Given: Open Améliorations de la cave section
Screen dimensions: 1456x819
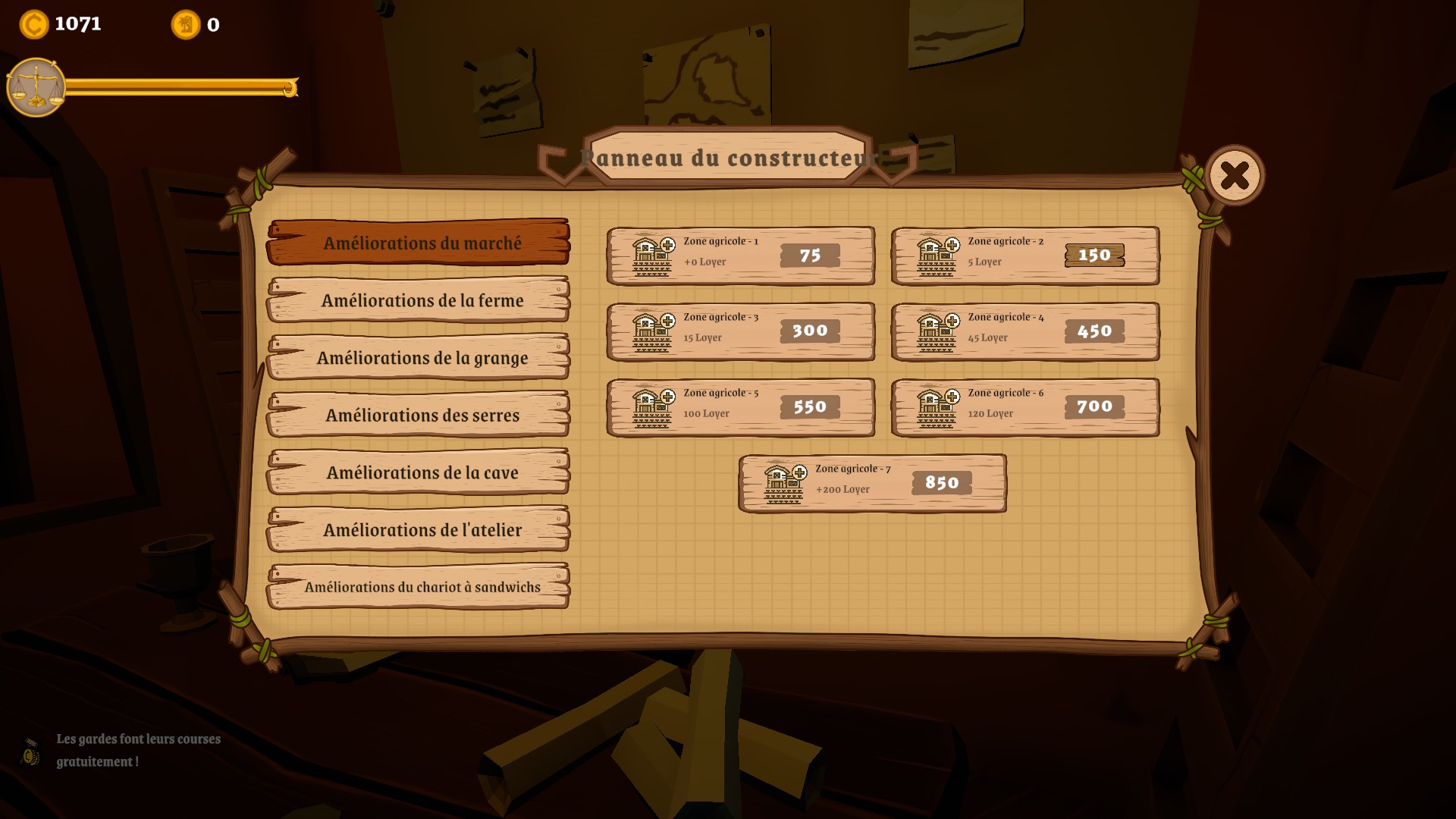Looking at the screenshot, I should (x=417, y=472).
